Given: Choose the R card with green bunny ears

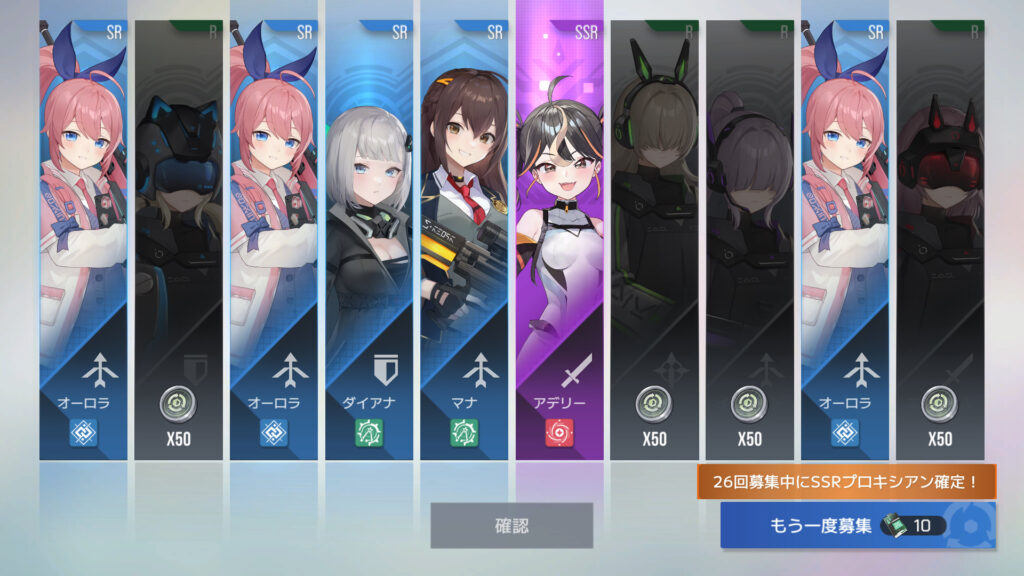Looking at the screenshot, I should (654, 240).
